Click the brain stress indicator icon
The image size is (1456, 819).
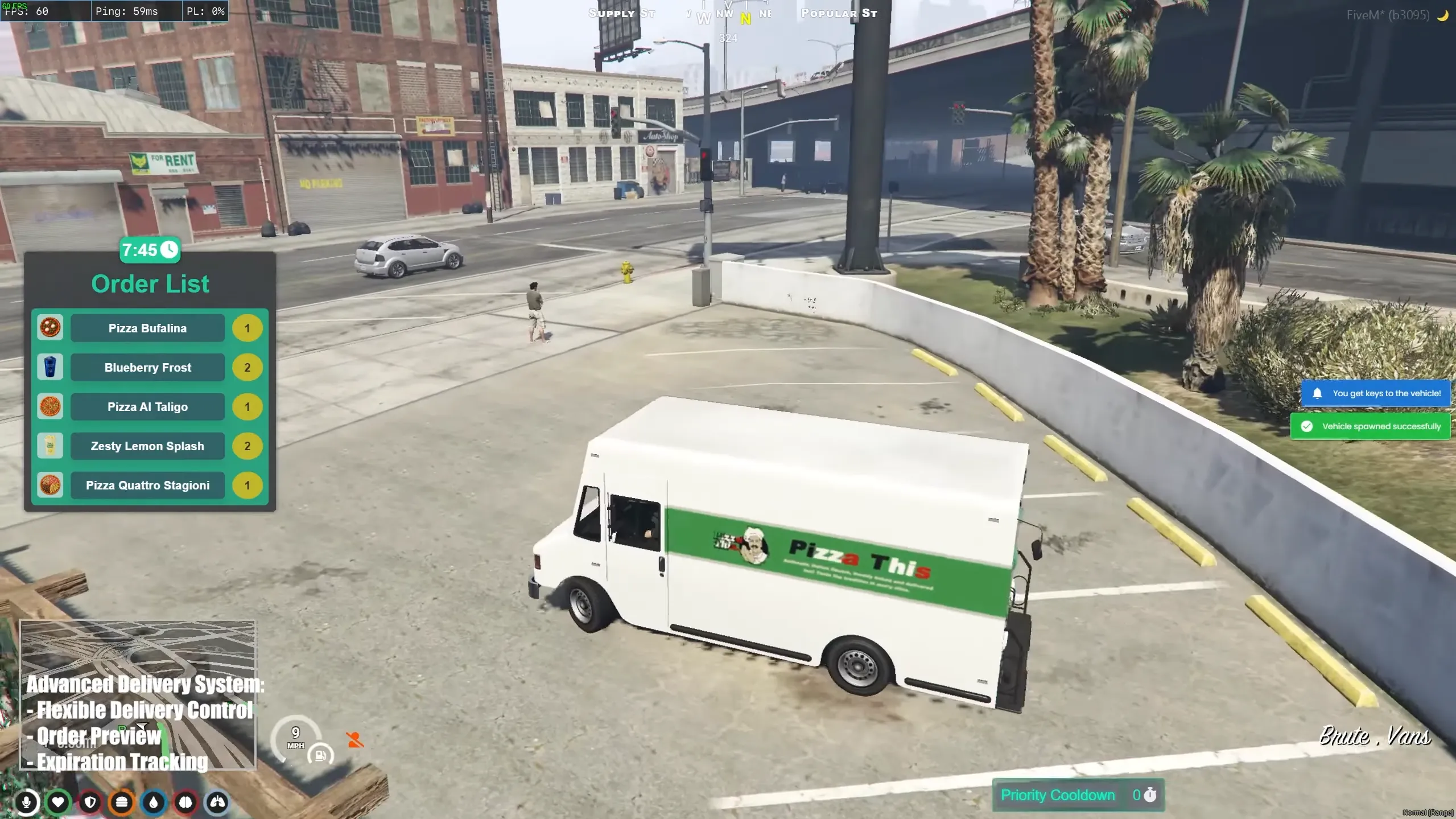pyautogui.click(x=184, y=802)
